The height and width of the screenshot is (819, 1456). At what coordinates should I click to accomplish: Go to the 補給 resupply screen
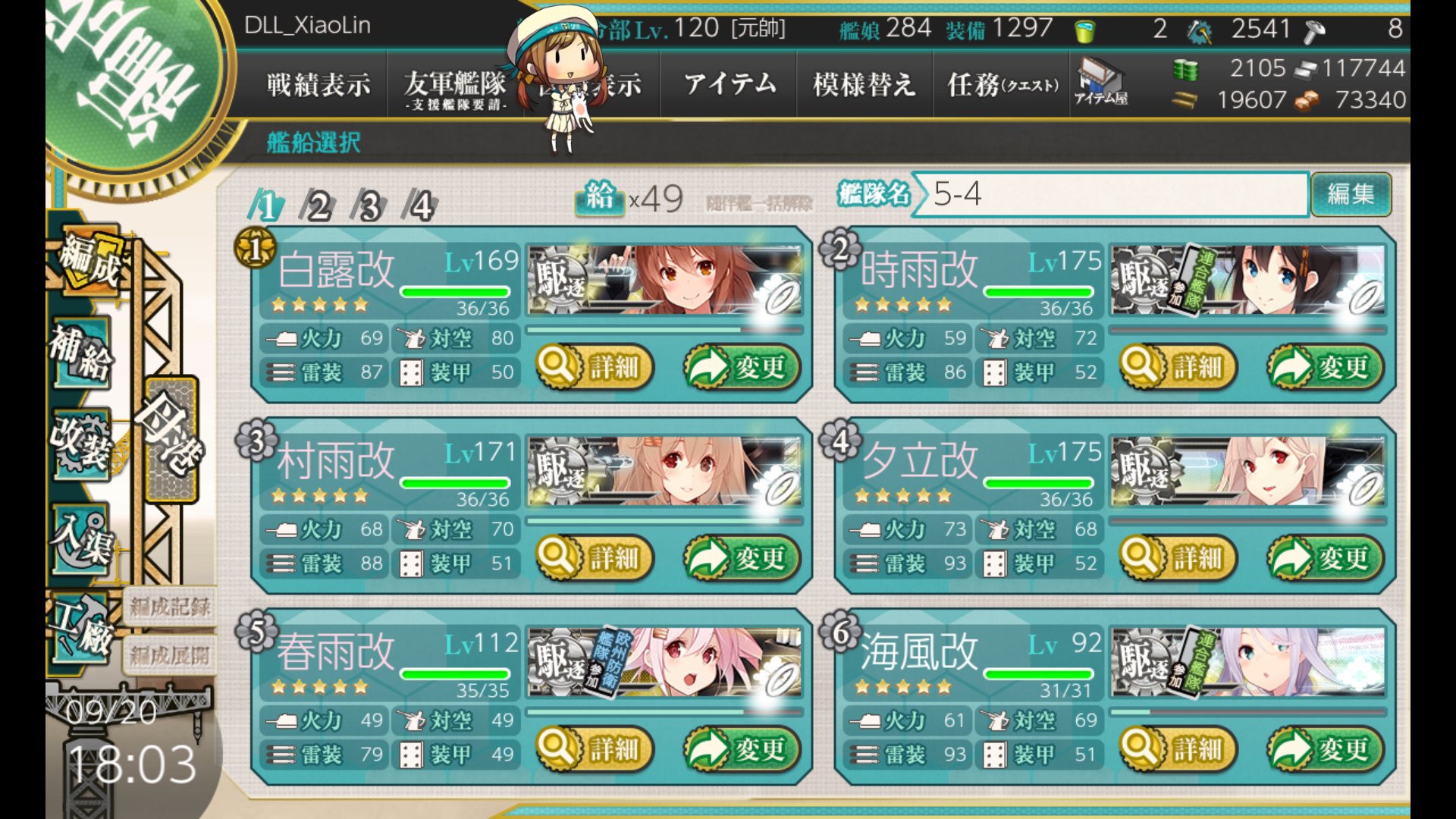pos(81,353)
